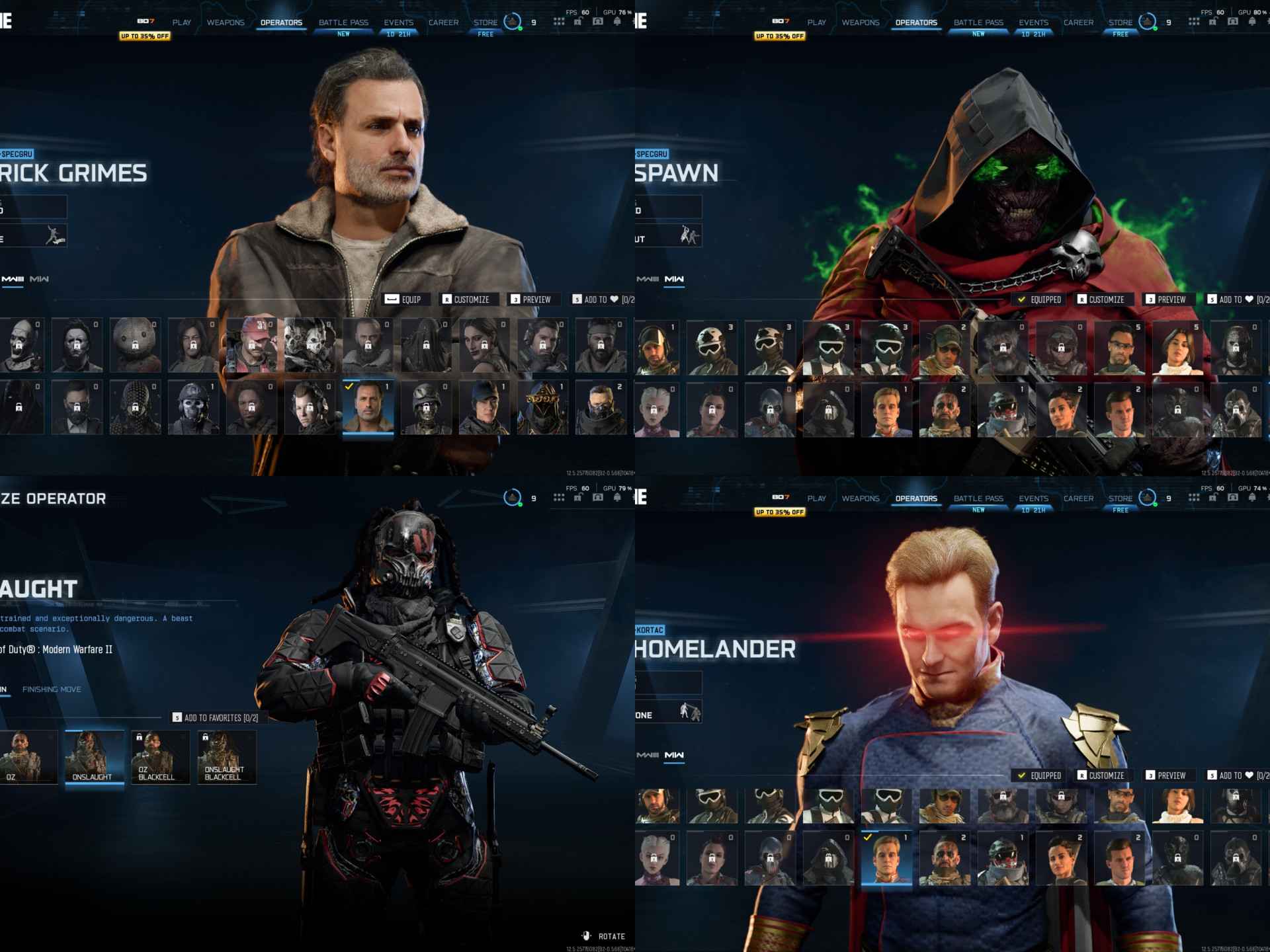
Task: Click Spawn's finishing move figure icon
Action: click(690, 236)
